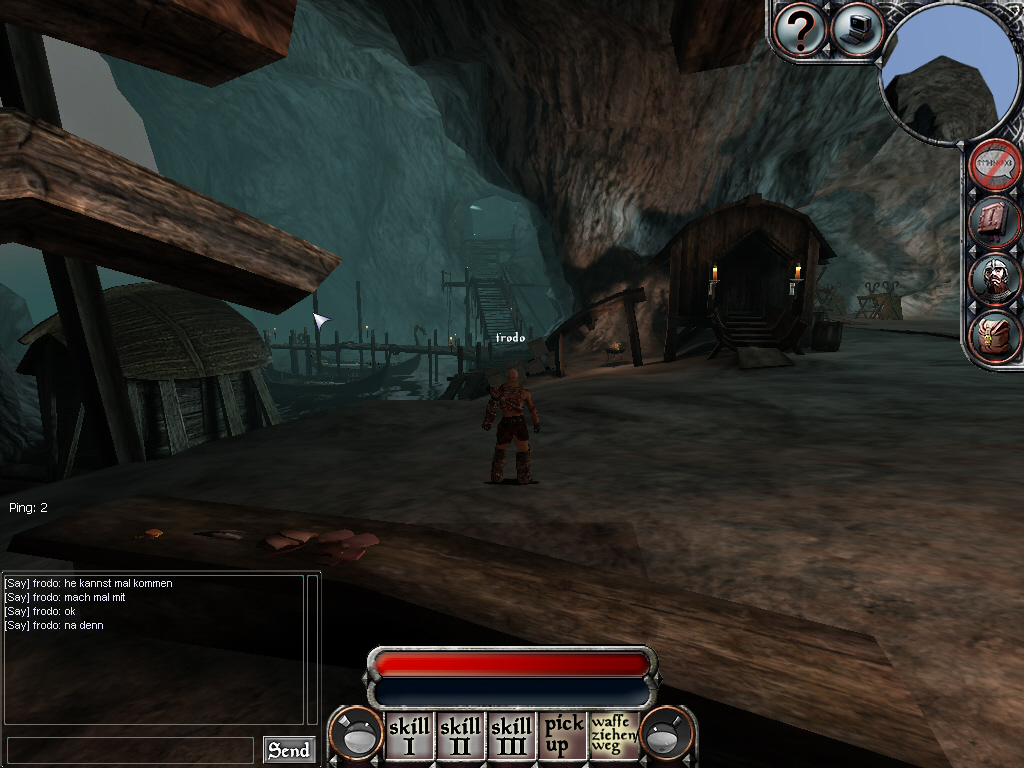Activate the skill I button
The width and height of the screenshot is (1024, 768).
409,736
